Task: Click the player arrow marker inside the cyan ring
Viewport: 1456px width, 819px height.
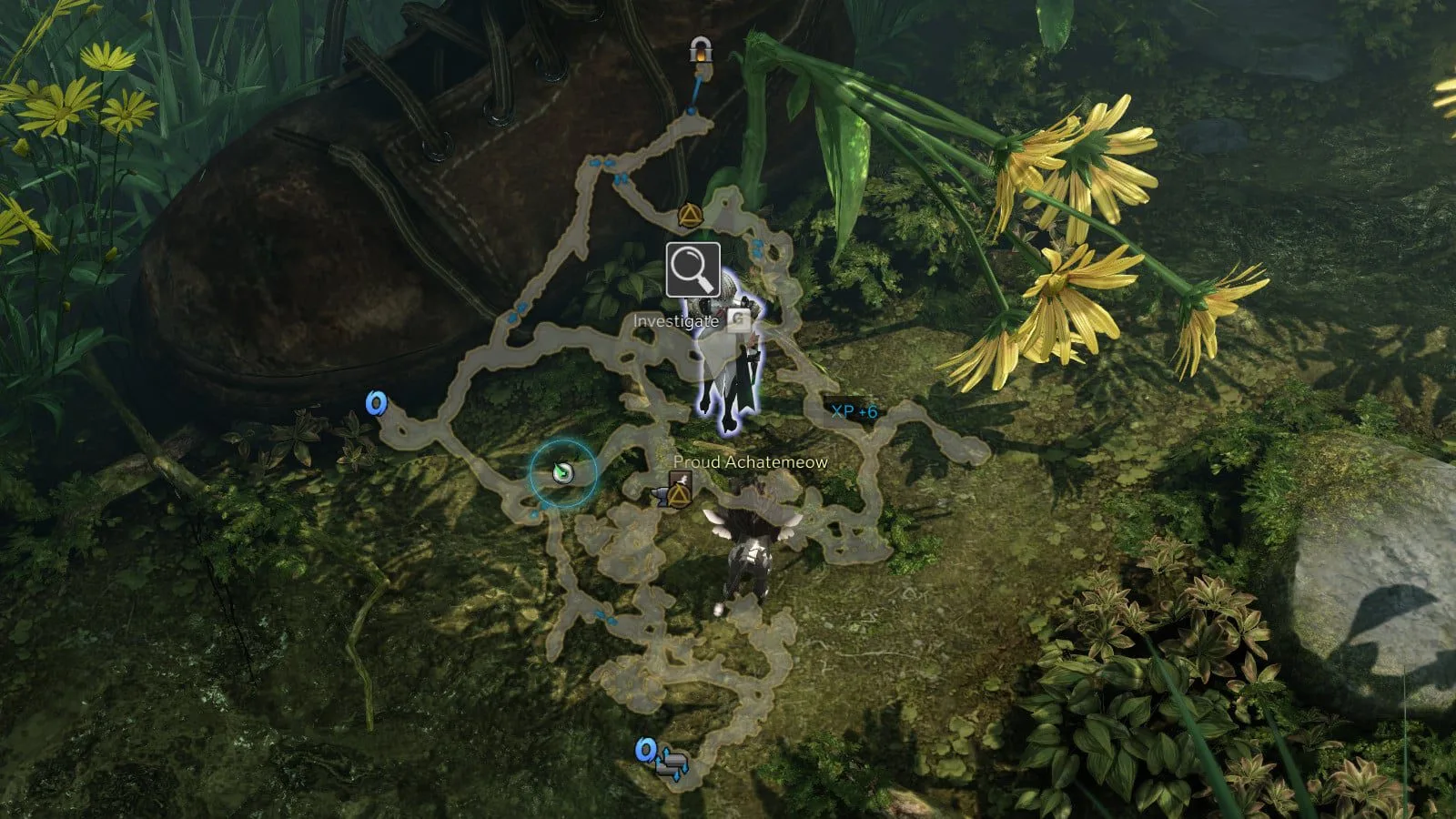Action: click(x=562, y=471)
